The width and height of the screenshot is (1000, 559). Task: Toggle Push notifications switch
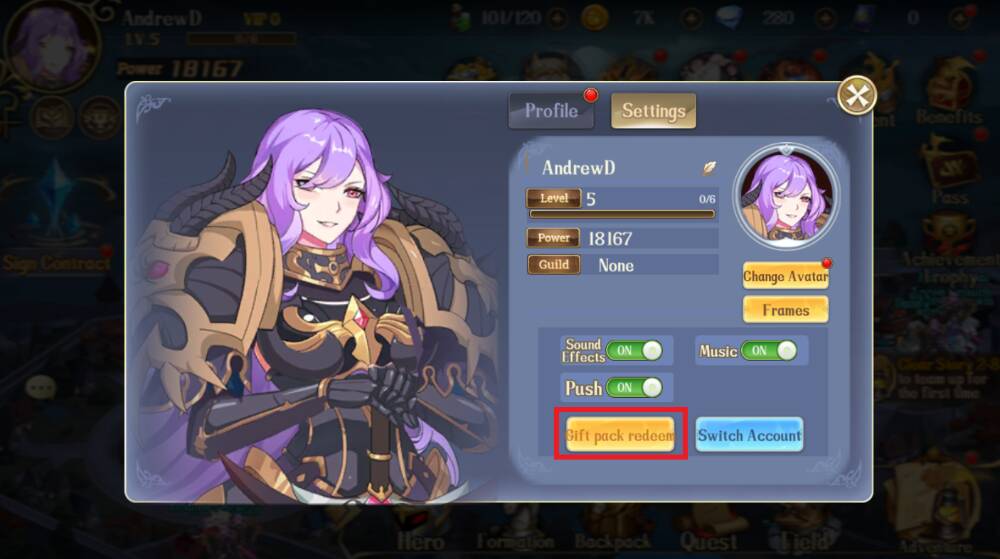point(634,387)
